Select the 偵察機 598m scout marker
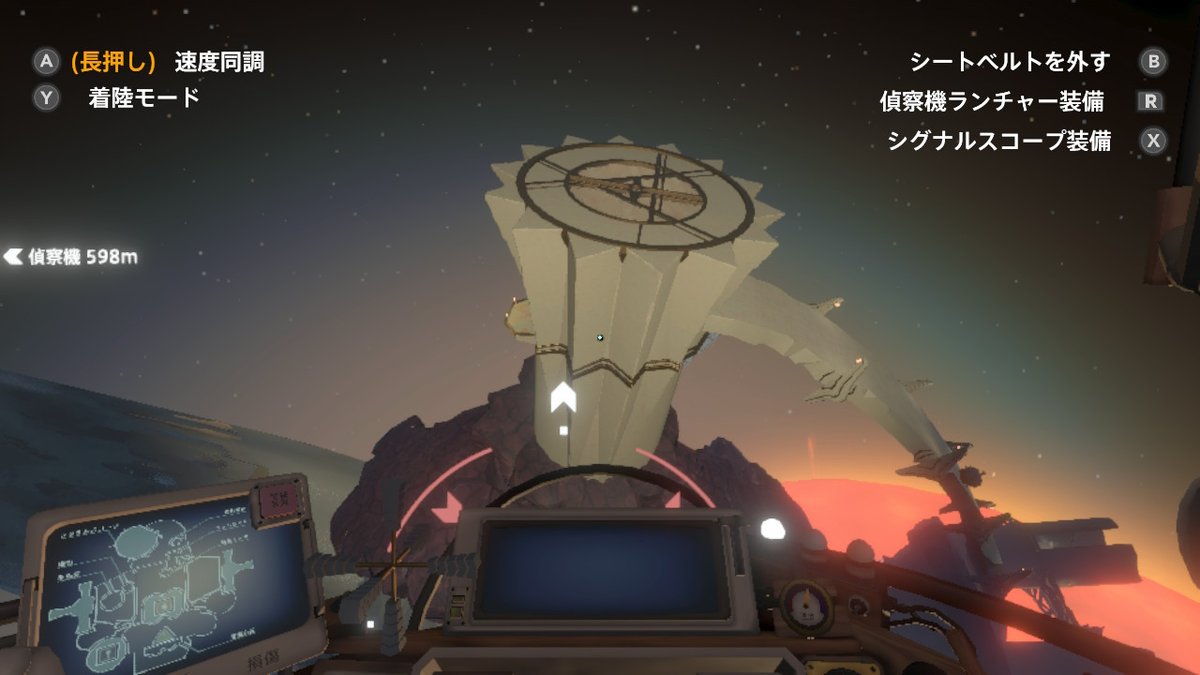1200x675 pixels. tap(71, 257)
